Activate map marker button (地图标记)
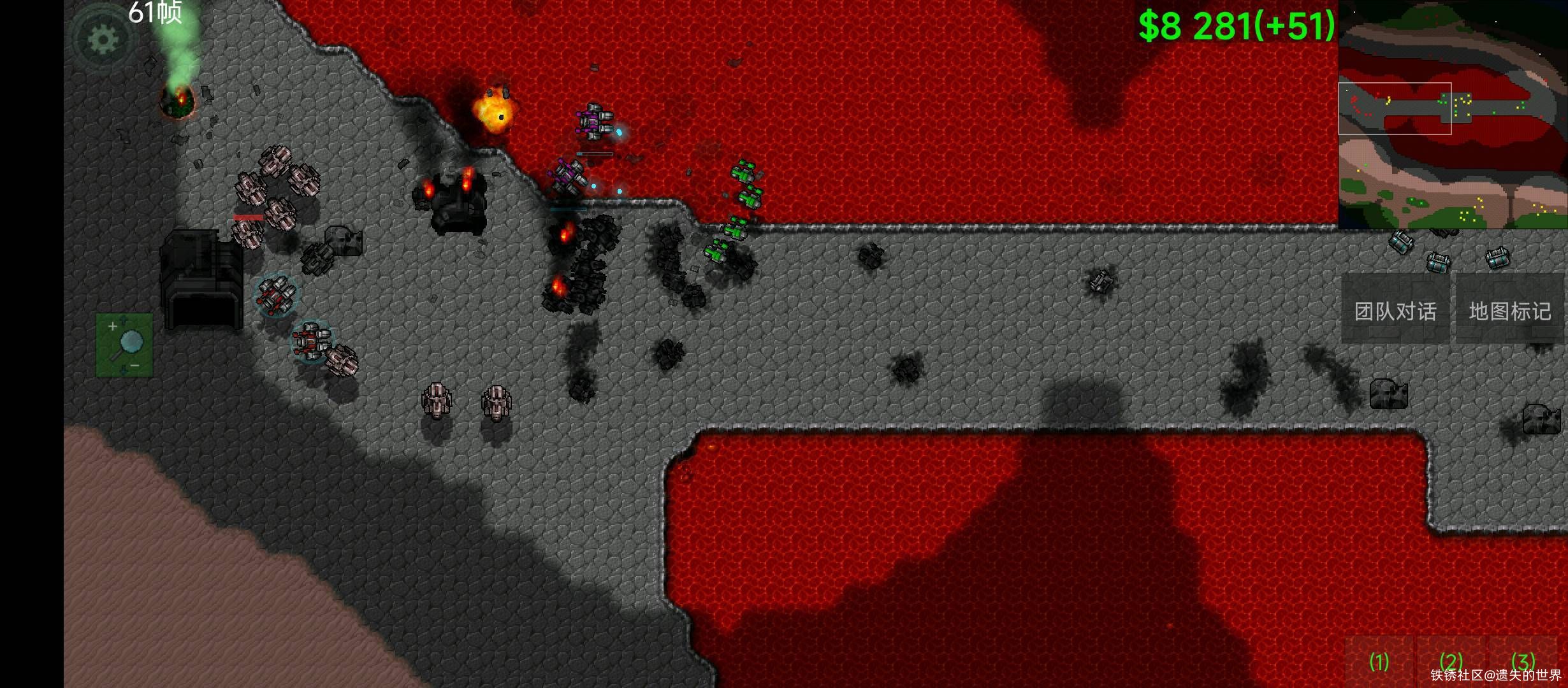The height and width of the screenshot is (688, 1568). (1510, 310)
